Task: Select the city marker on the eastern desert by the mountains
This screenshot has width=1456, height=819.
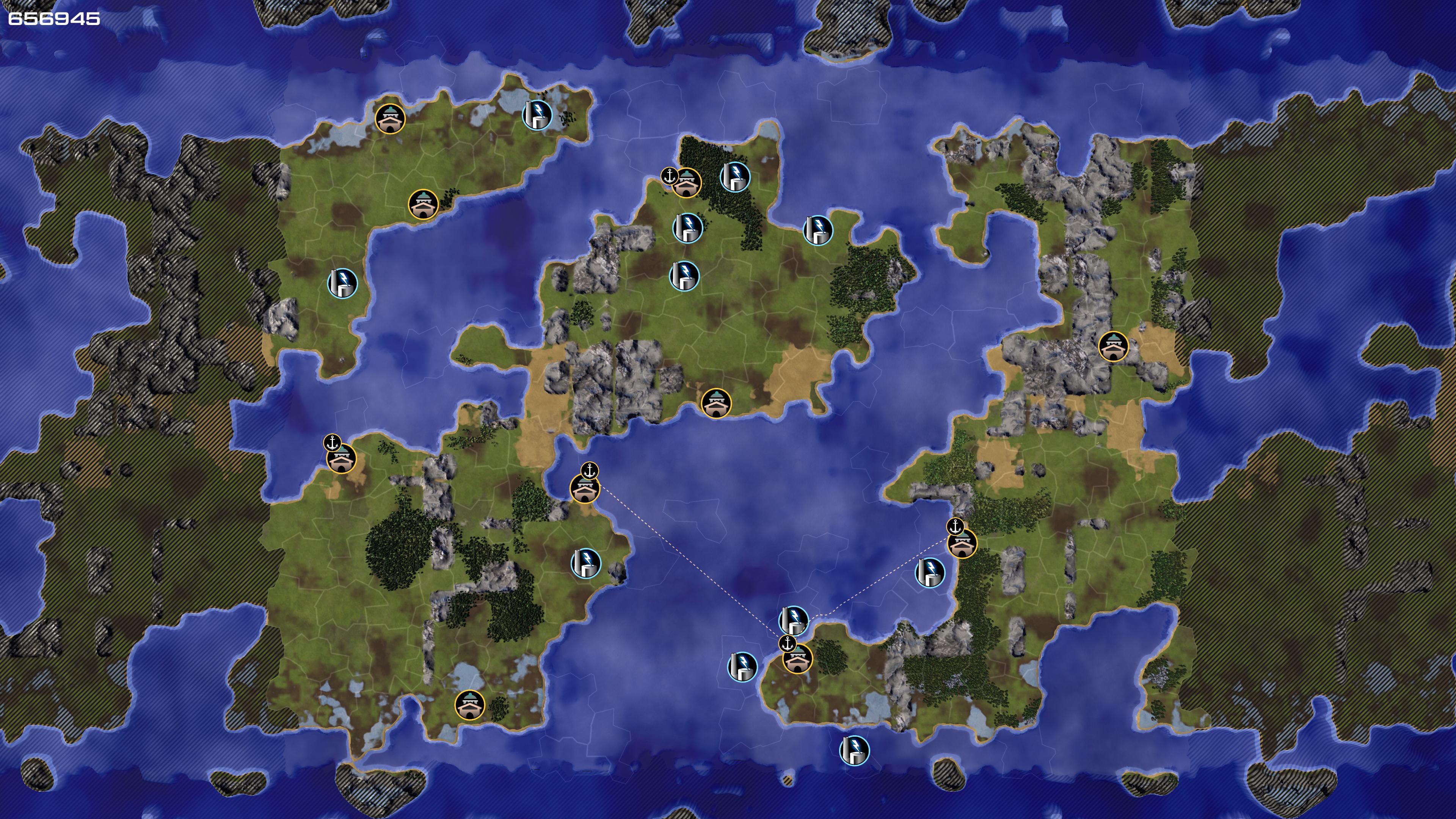Action: (x=1113, y=346)
